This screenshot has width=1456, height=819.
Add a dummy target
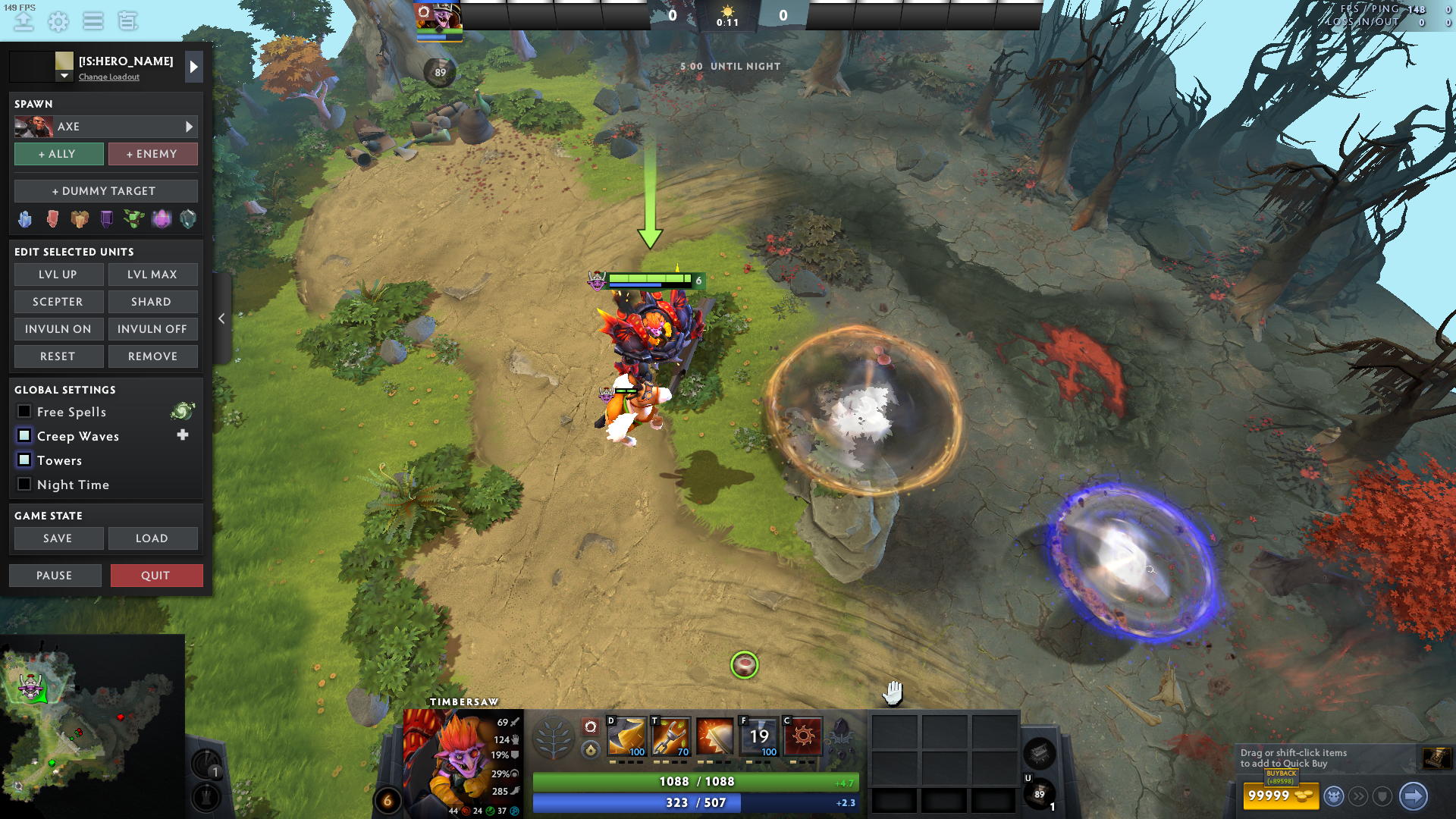[x=105, y=191]
